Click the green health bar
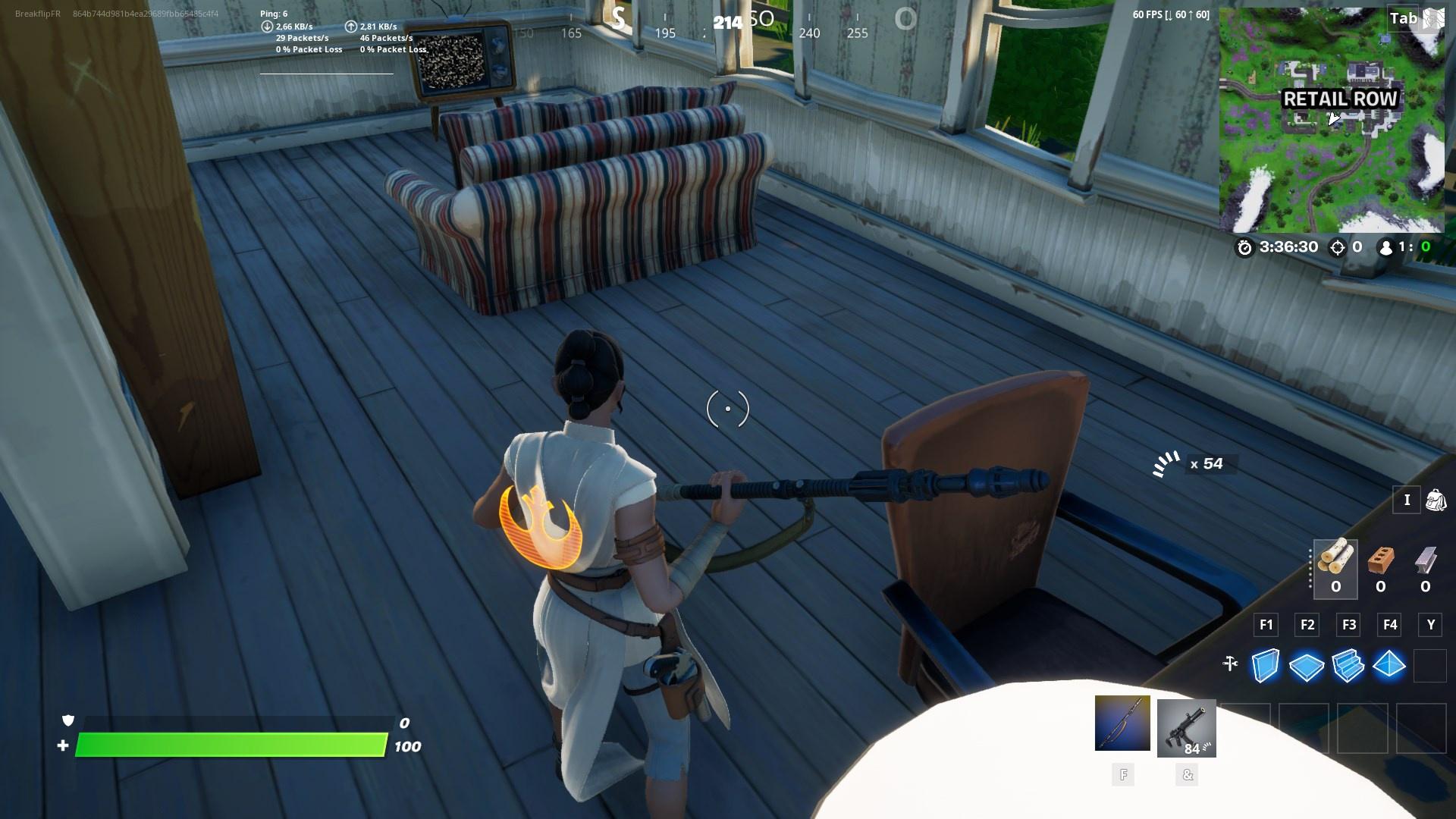1456x819 pixels. (x=235, y=747)
